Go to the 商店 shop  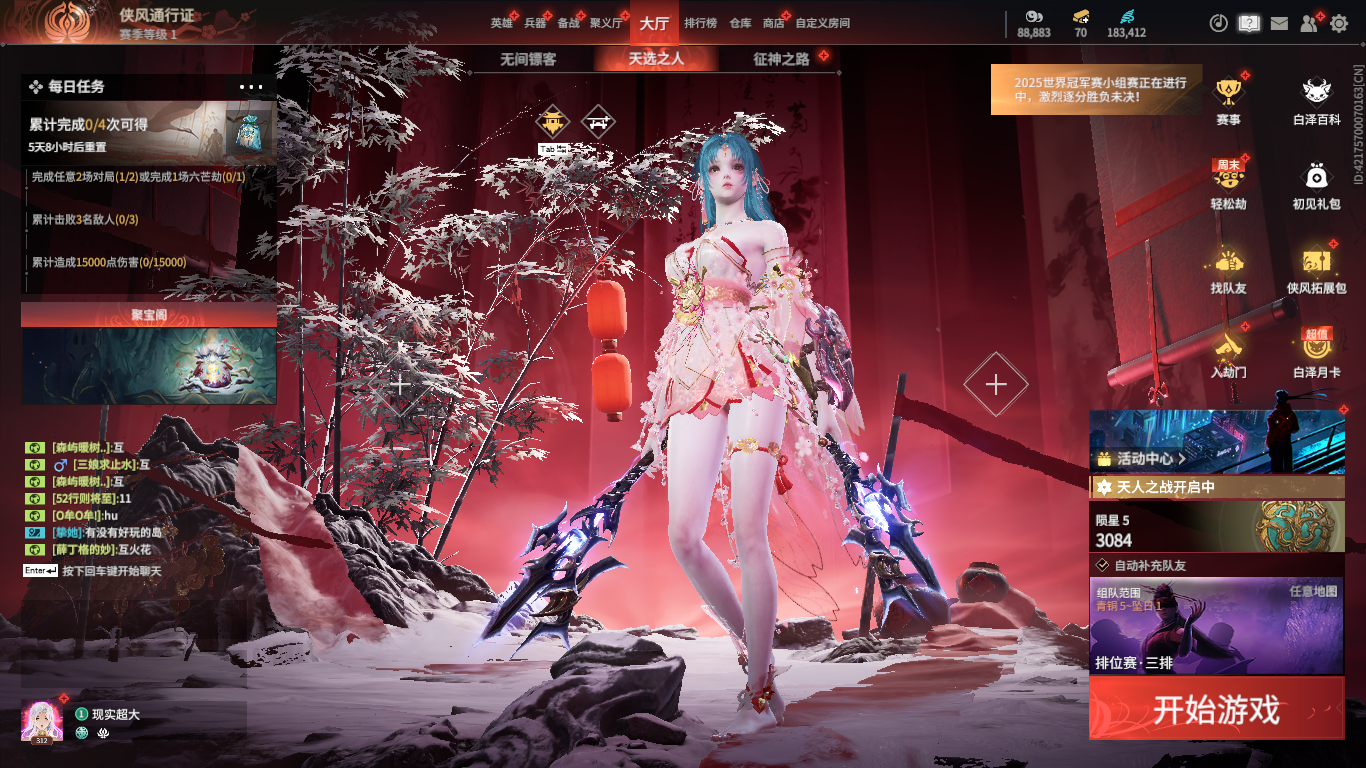pos(773,23)
